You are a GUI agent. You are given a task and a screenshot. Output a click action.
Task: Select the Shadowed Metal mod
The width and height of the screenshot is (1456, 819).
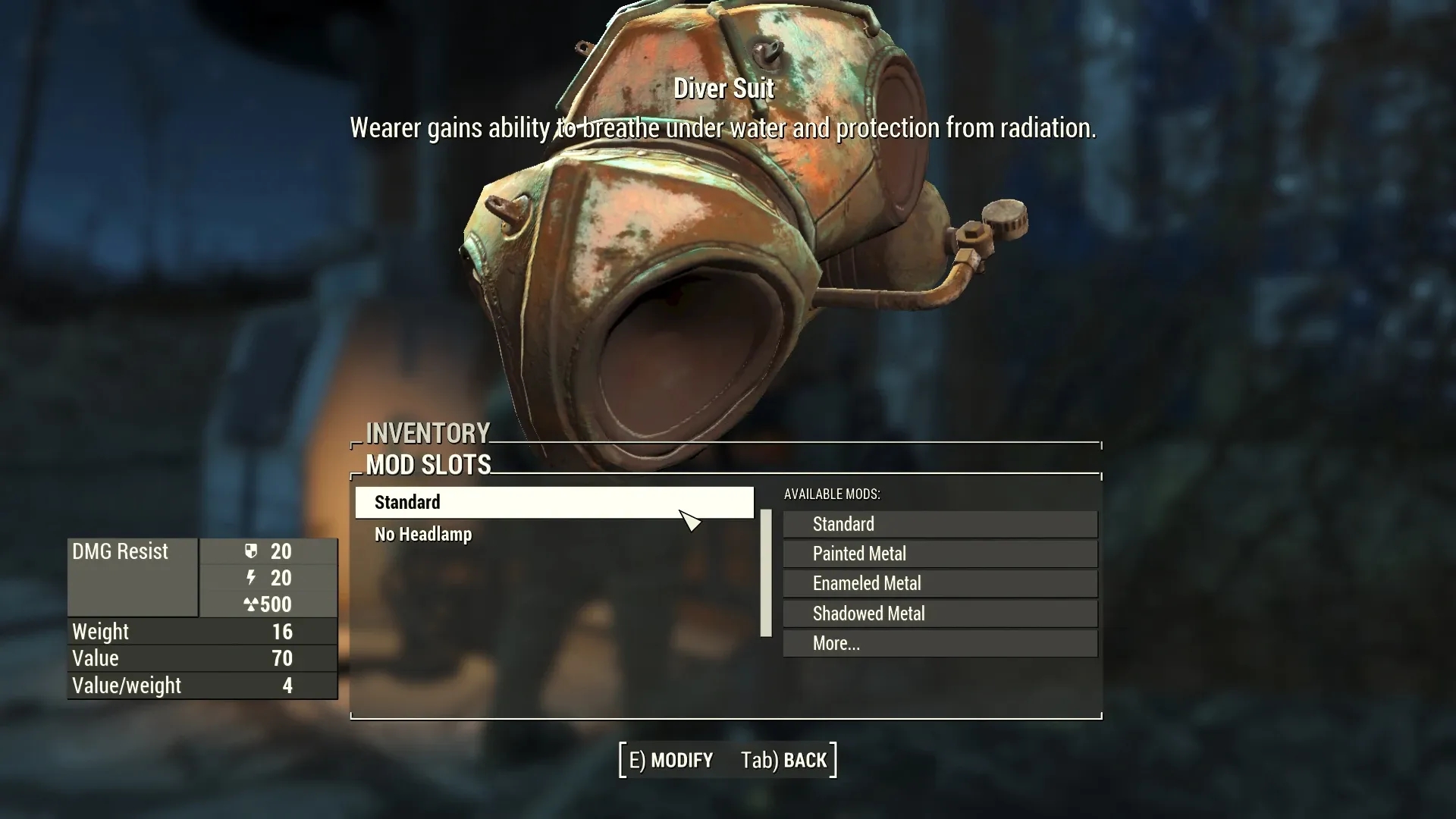pos(940,613)
